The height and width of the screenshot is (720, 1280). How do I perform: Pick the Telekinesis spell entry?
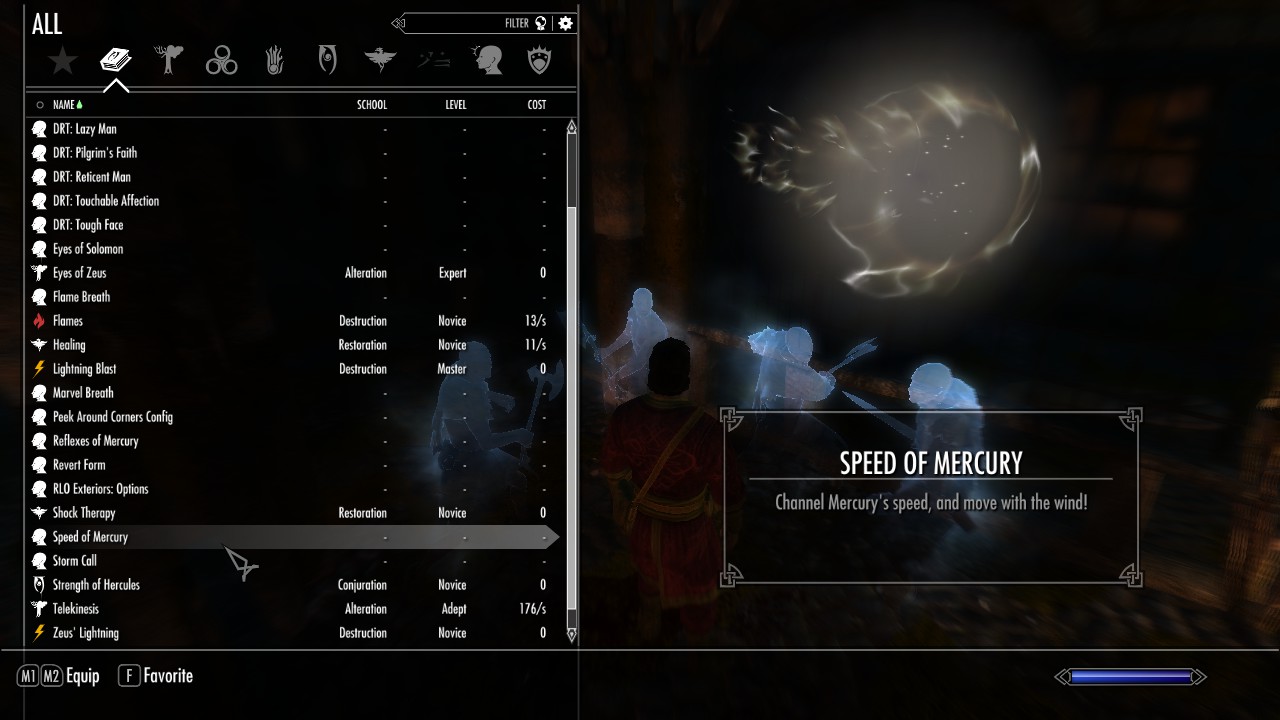coord(75,609)
